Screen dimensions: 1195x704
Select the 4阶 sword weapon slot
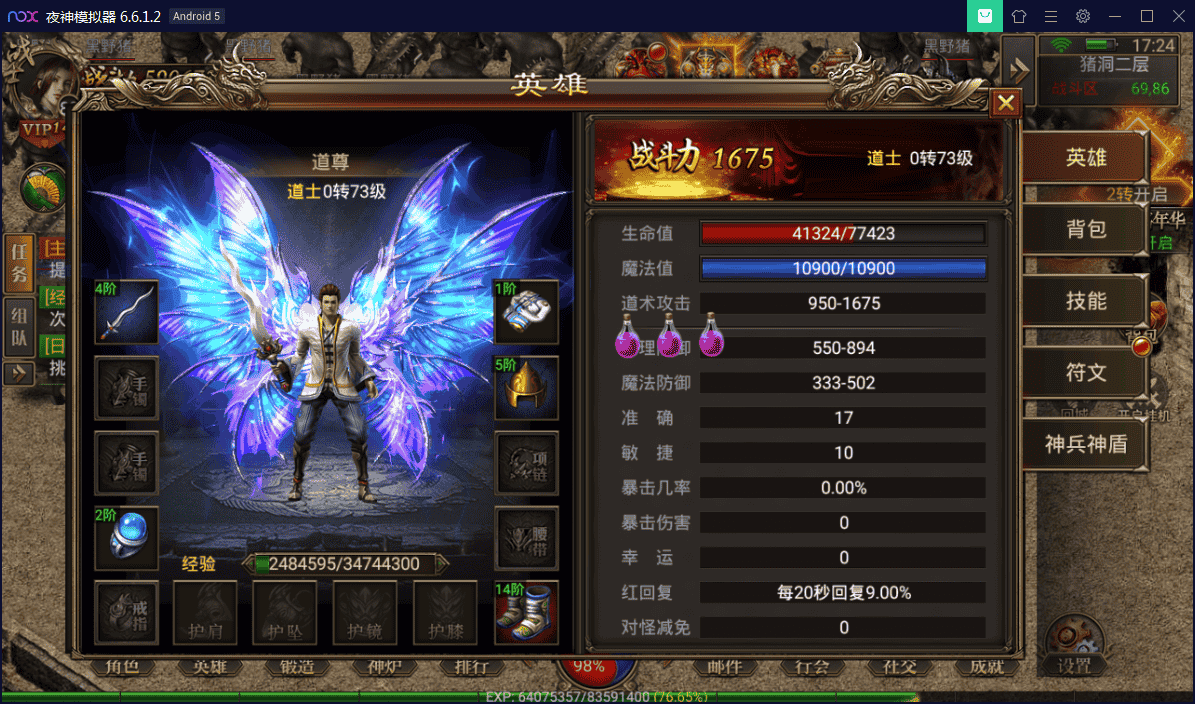coord(127,312)
